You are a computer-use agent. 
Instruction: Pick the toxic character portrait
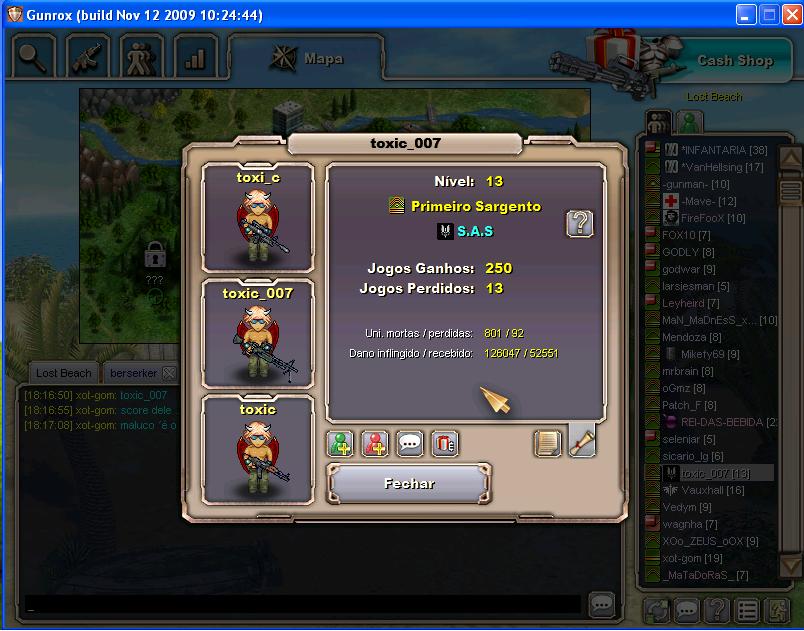click(x=258, y=449)
